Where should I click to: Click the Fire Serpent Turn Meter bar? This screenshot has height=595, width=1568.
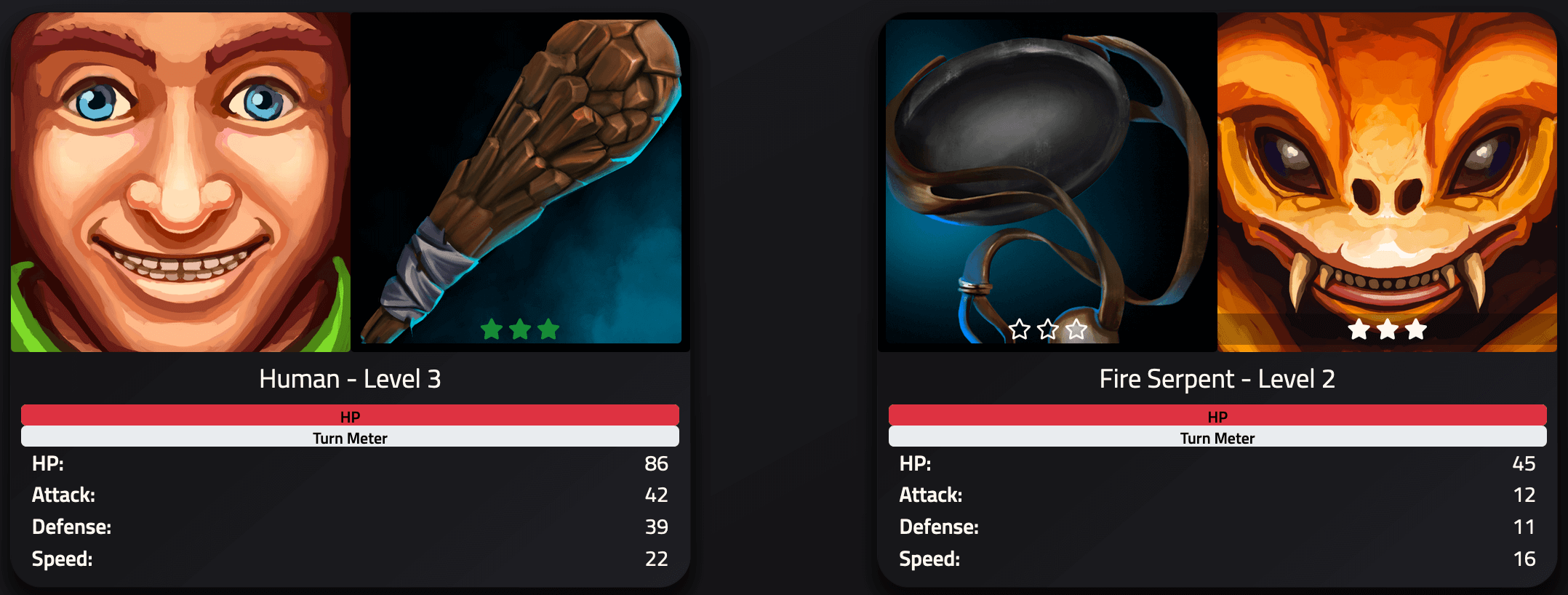point(1217,437)
